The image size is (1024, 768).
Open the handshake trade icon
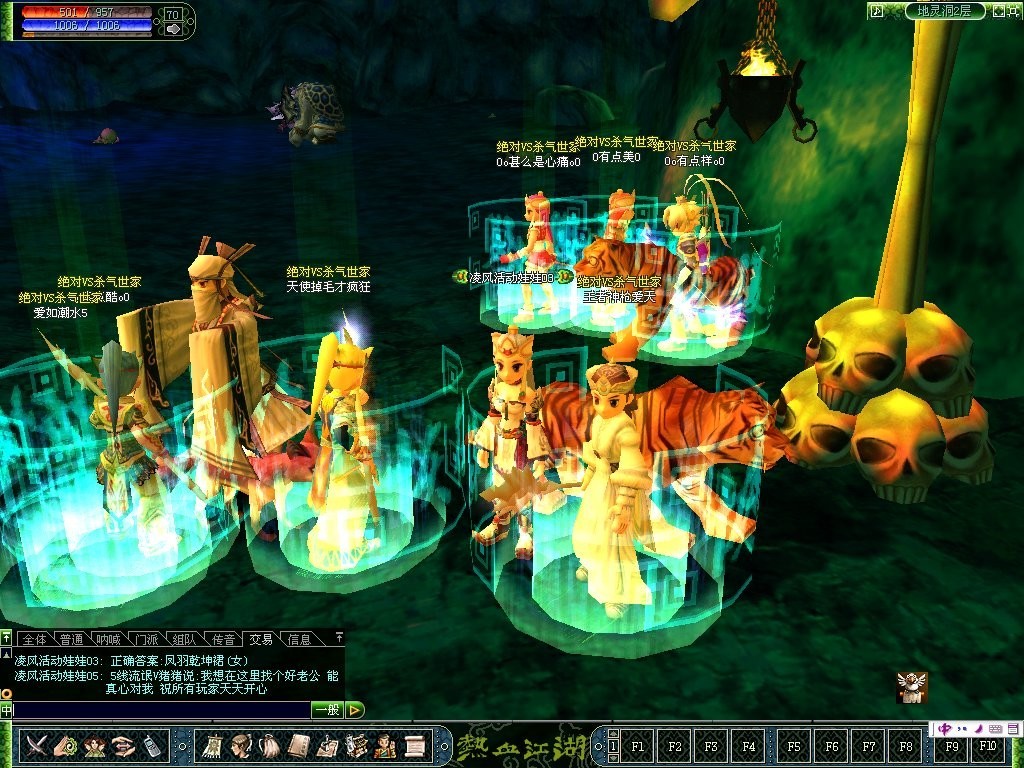[123, 746]
